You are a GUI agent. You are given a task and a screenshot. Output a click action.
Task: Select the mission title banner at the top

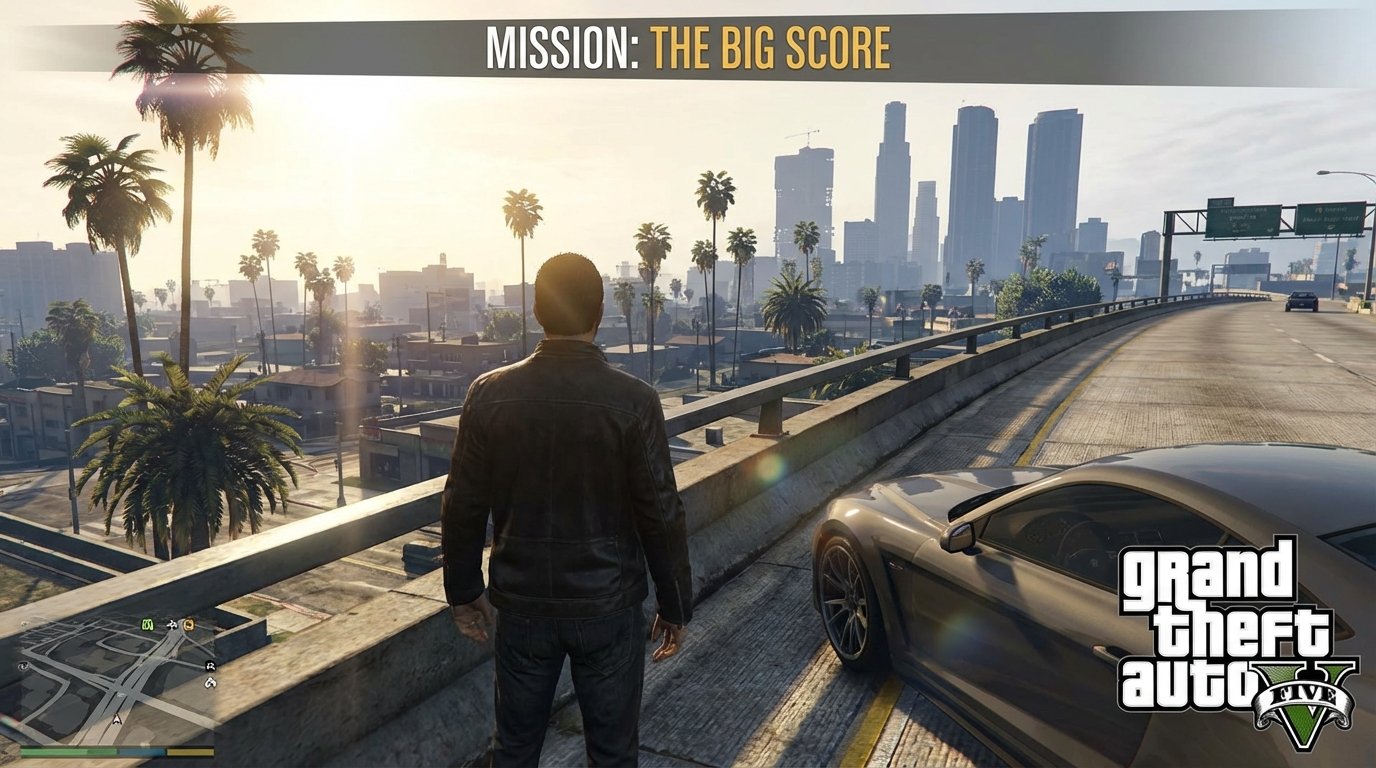point(688,45)
